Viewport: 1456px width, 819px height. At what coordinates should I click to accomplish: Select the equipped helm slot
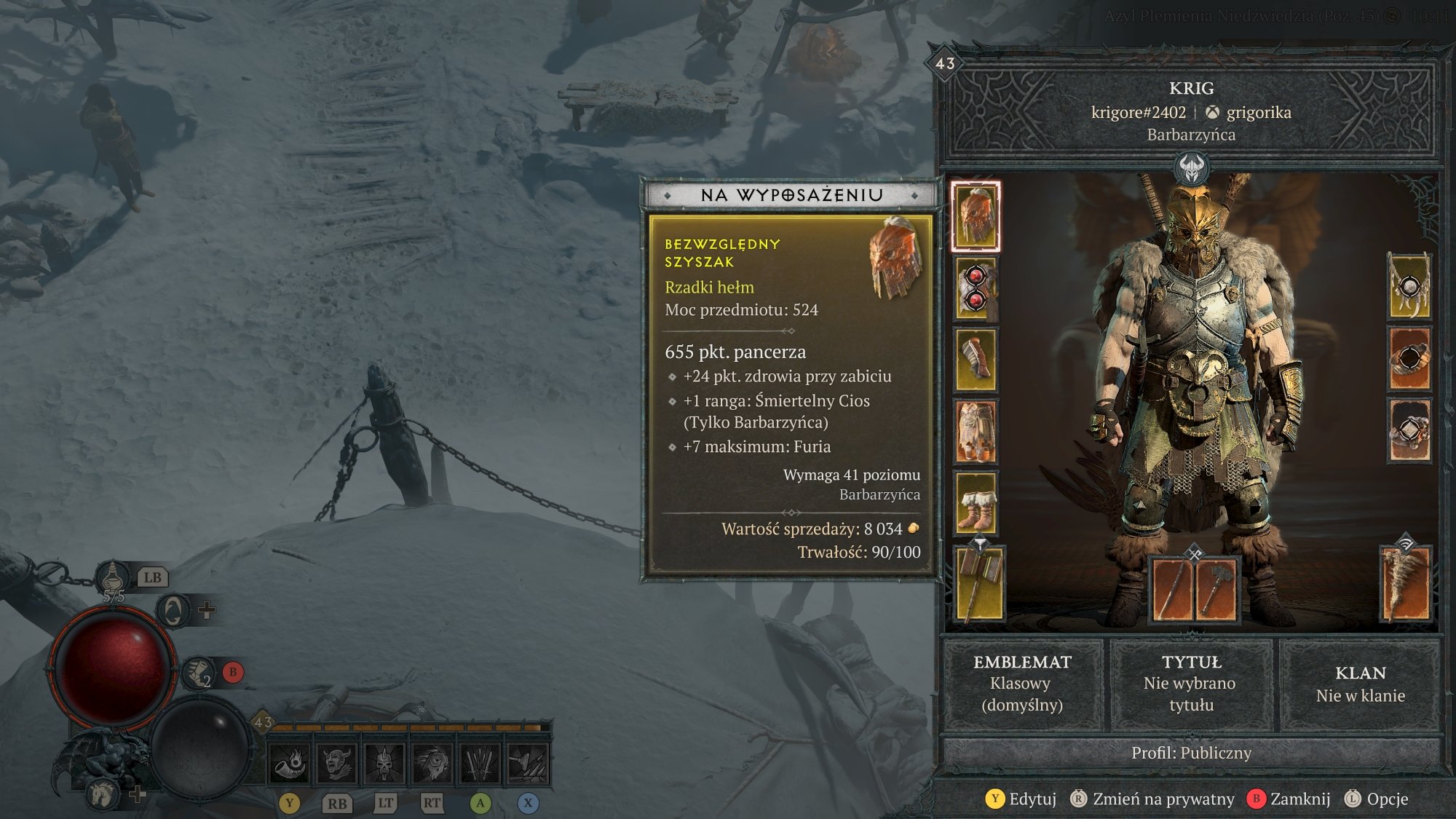click(976, 216)
